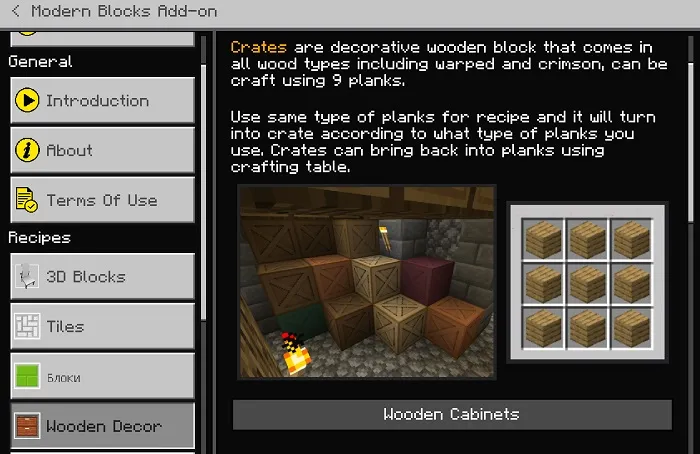Click the Wooden Cabinets header button
Screen dimensions: 700x454
(452, 415)
